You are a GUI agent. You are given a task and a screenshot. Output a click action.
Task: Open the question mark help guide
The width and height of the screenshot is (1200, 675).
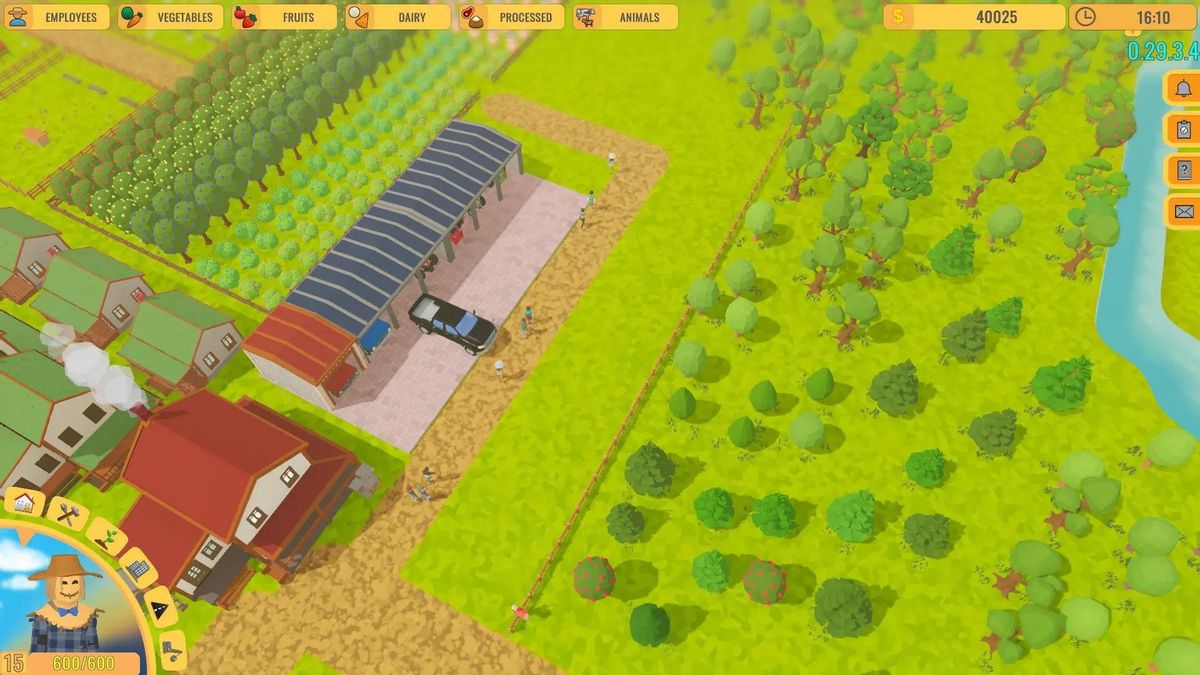[1184, 170]
